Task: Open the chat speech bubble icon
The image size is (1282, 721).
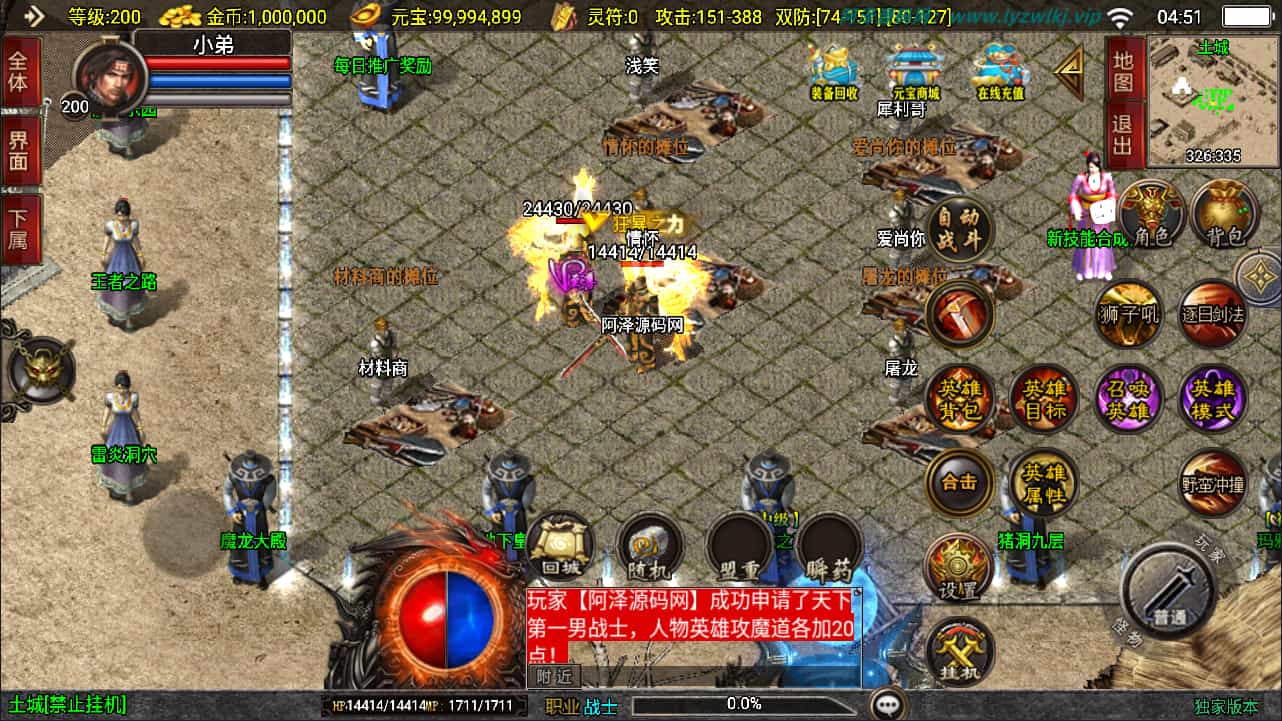Action: pos(887,705)
